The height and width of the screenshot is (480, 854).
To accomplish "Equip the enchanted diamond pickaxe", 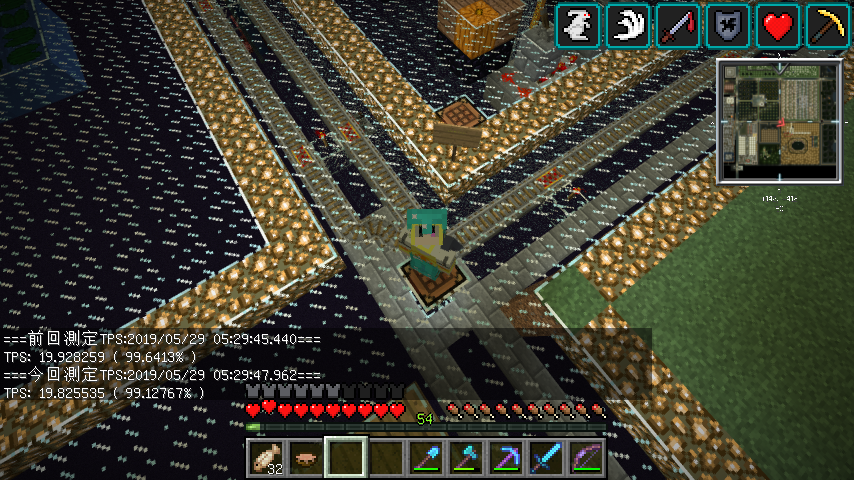I will (506, 459).
